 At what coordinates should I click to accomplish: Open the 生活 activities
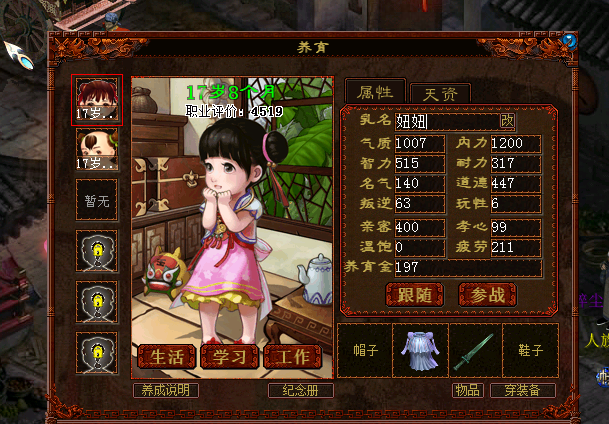pyautogui.click(x=166, y=357)
